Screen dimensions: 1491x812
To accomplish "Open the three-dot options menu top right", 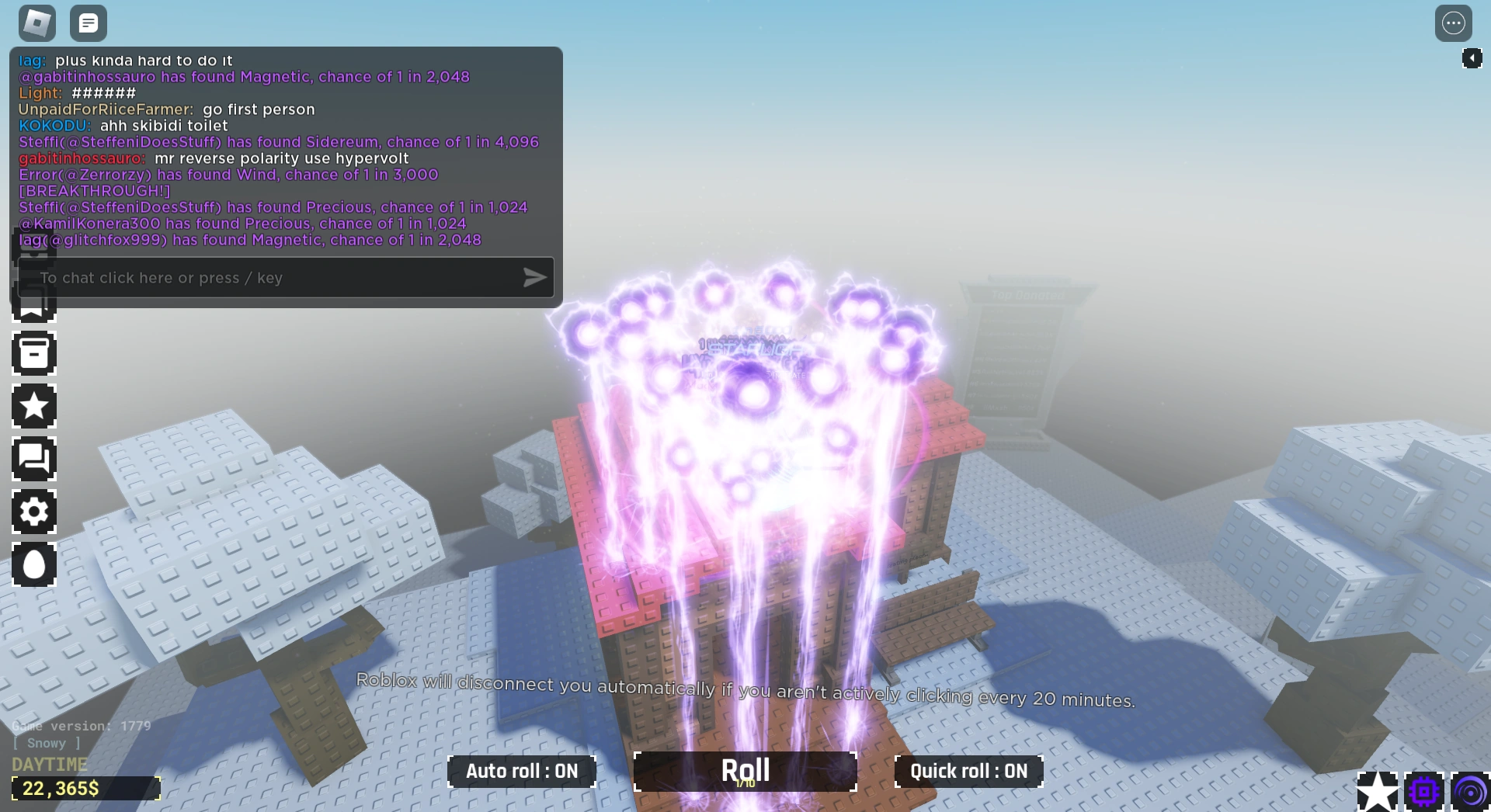I will tap(1454, 23).
